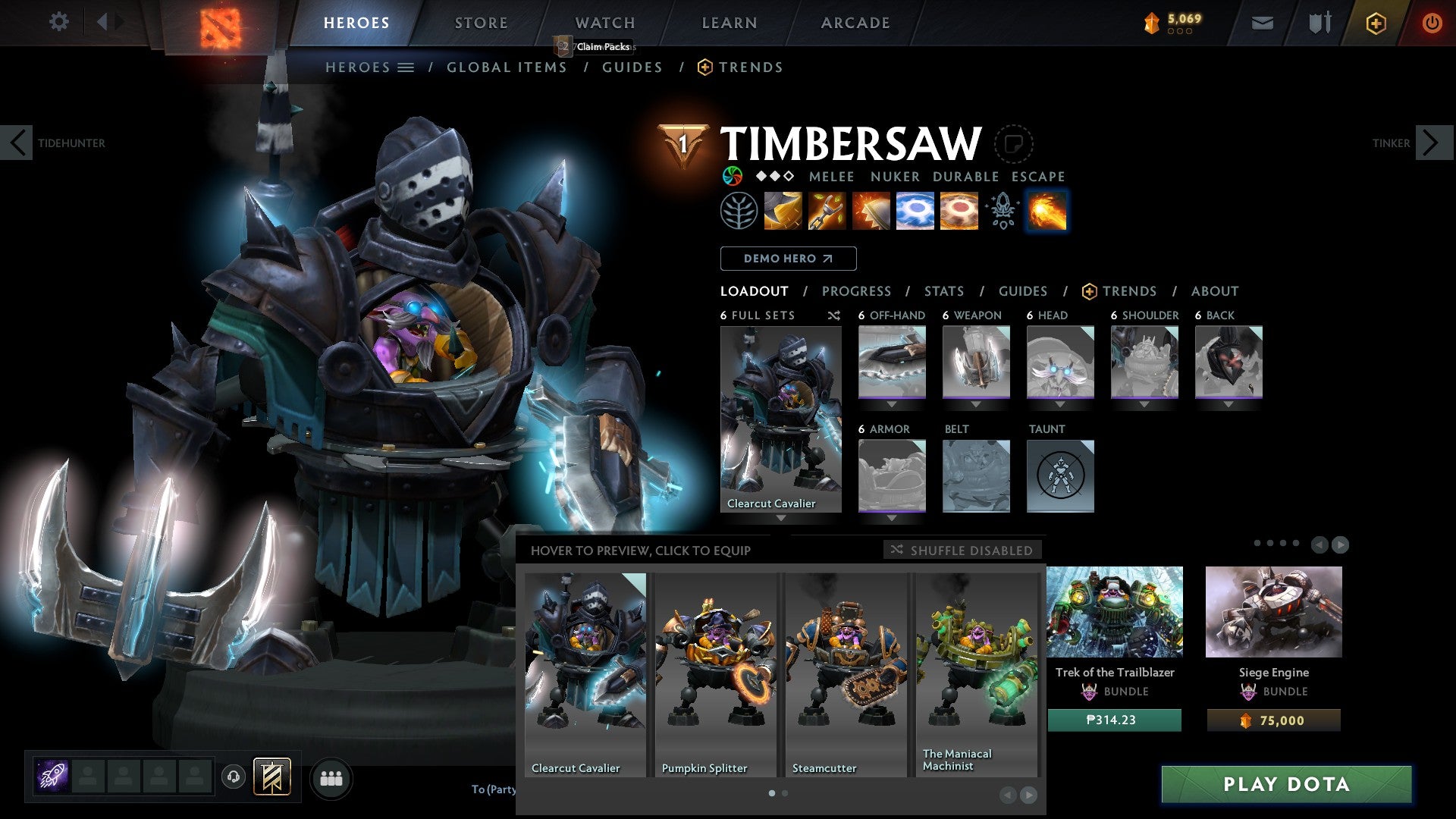Select the Whirling Death ability icon
This screenshot has height=819, width=1456.
pos(782,212)
